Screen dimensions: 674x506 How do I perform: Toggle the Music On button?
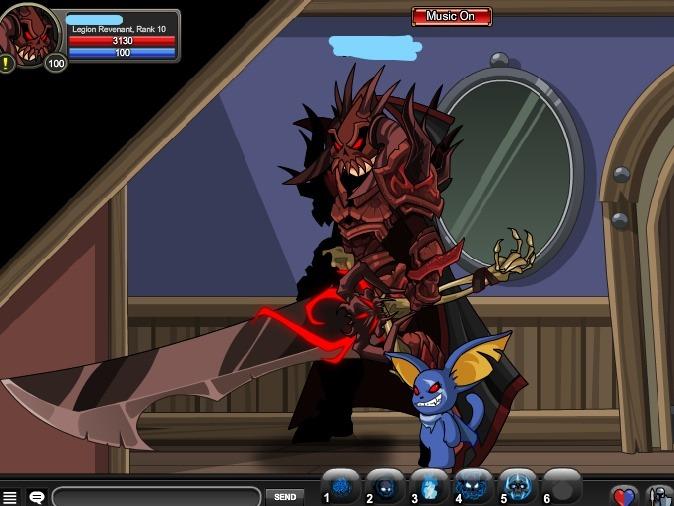coord(451,16)
